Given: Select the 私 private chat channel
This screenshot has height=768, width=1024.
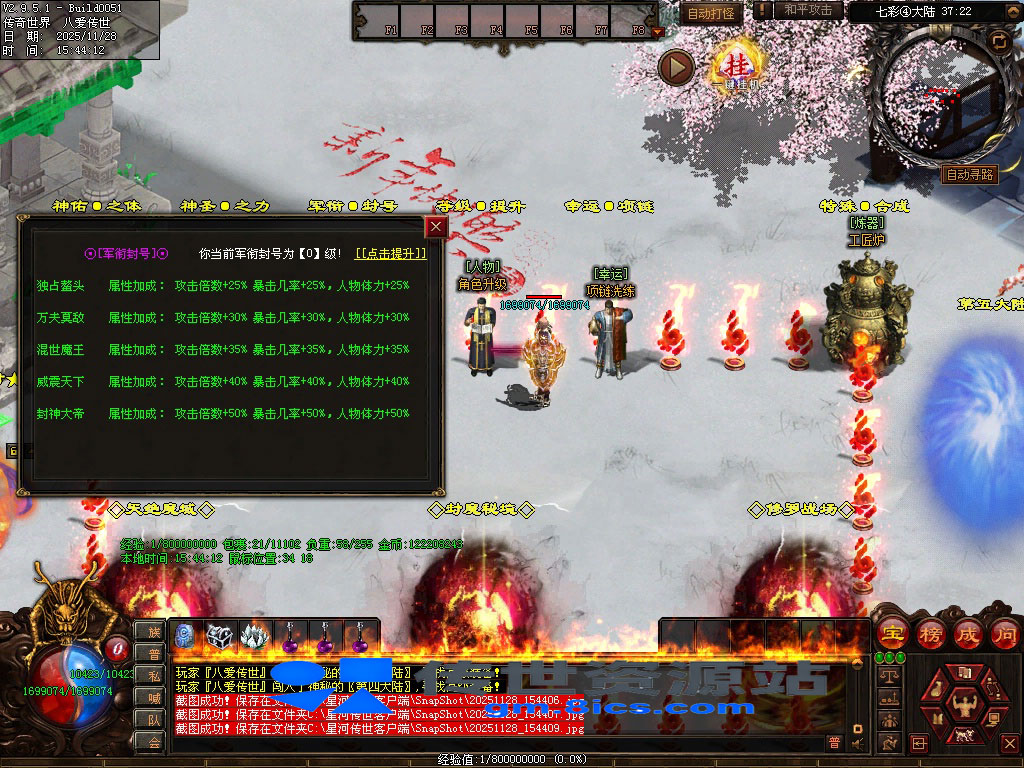Looking at the screenshot, I should 154,675.
